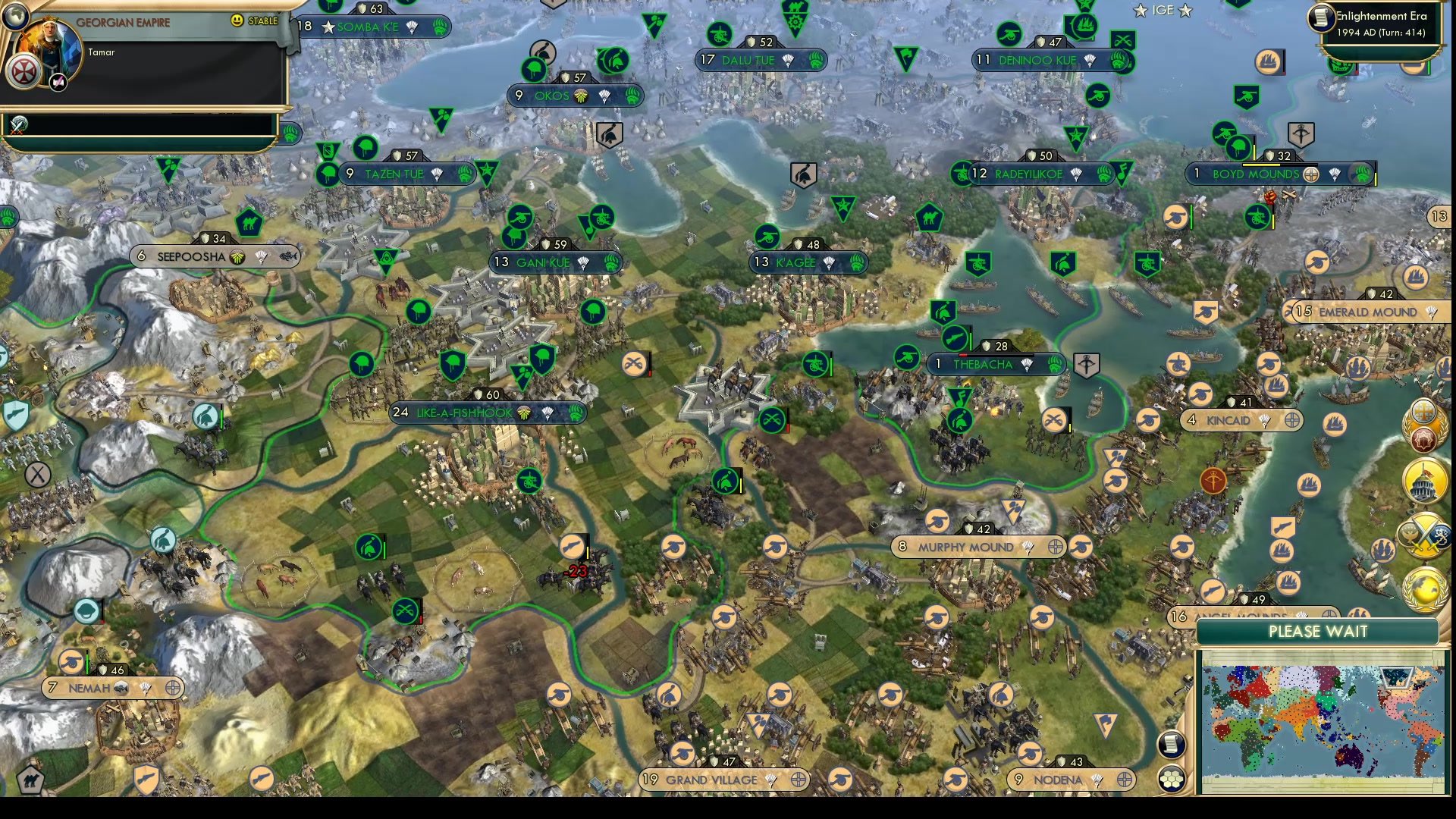Select the maroon city-state medallion on right edge
The width and height of the screenshot is (1456, 819).
click(1424, 438)
